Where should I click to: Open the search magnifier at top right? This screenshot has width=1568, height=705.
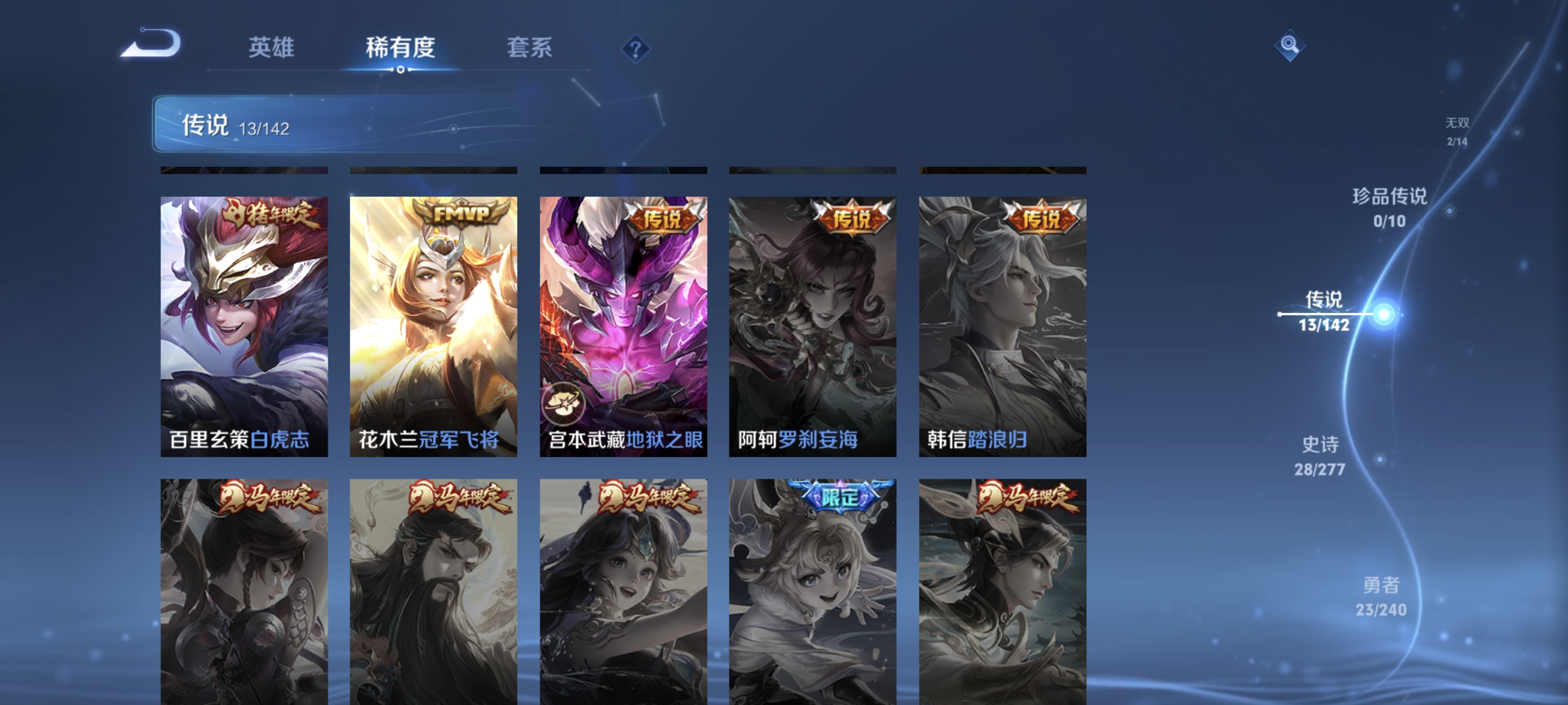tap(1291, 44)
